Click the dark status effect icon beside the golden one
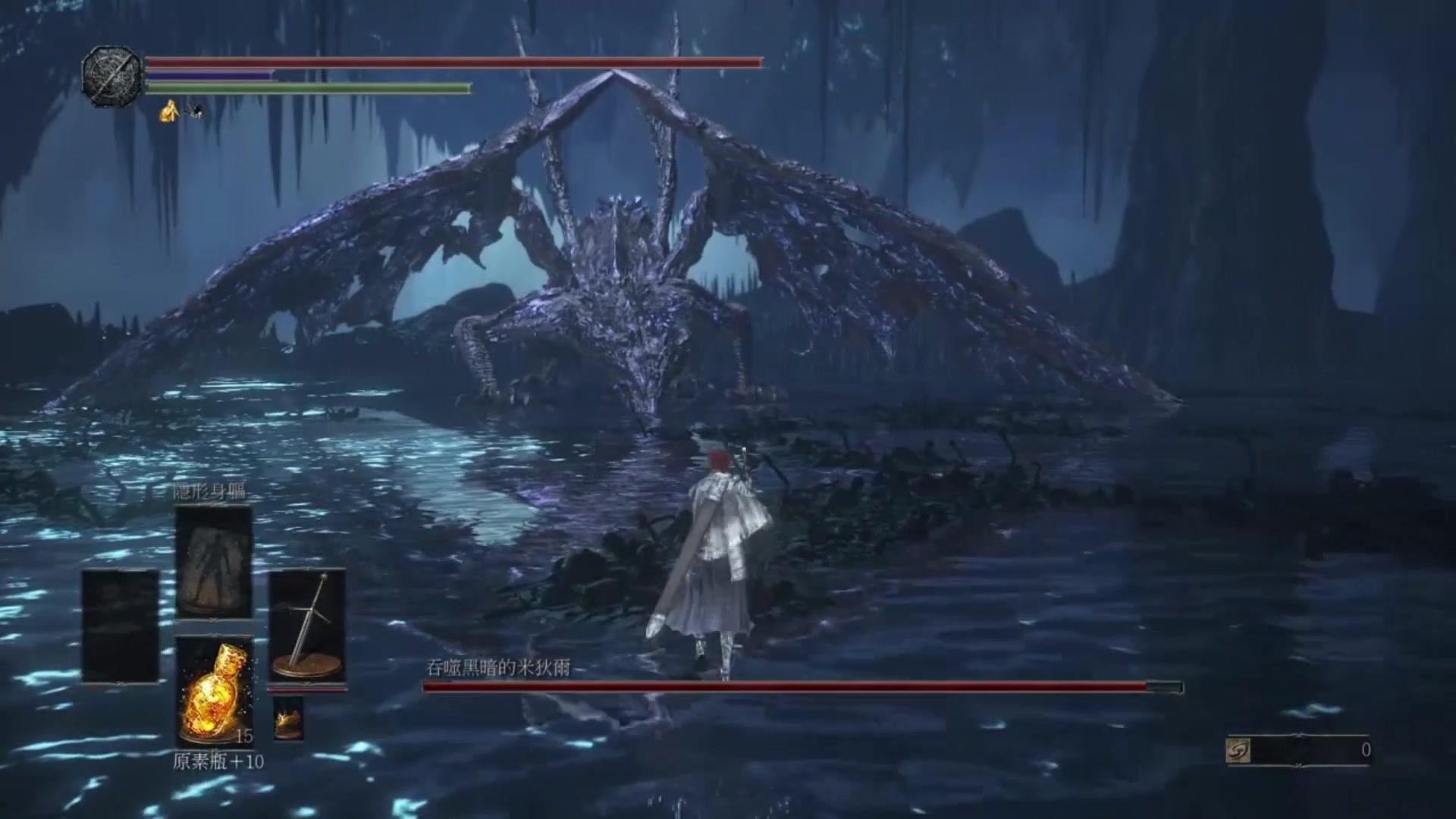Viewport: 1456px width, 819px height. (196, 112)
